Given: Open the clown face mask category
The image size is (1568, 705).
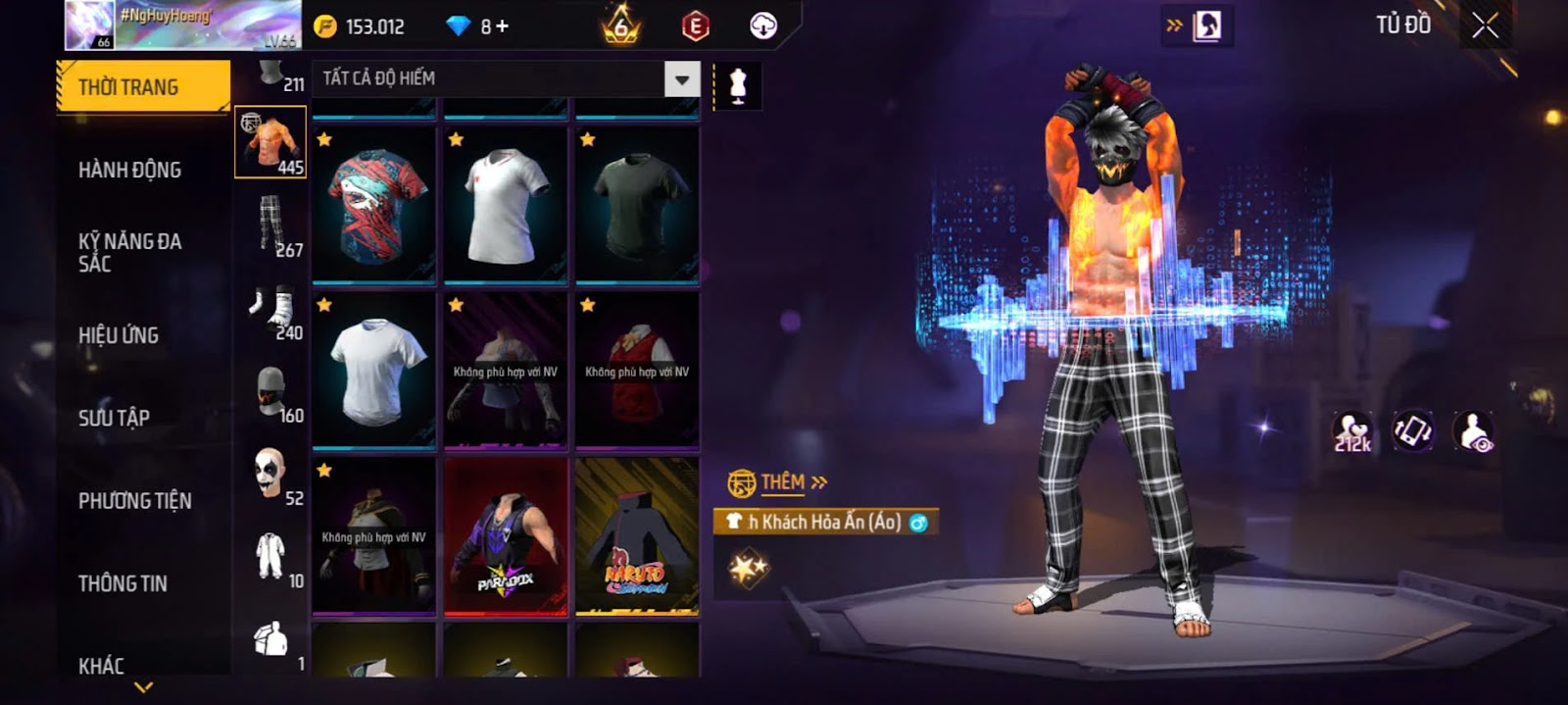Looking at the screenshot, I should [x=269, y=473].
